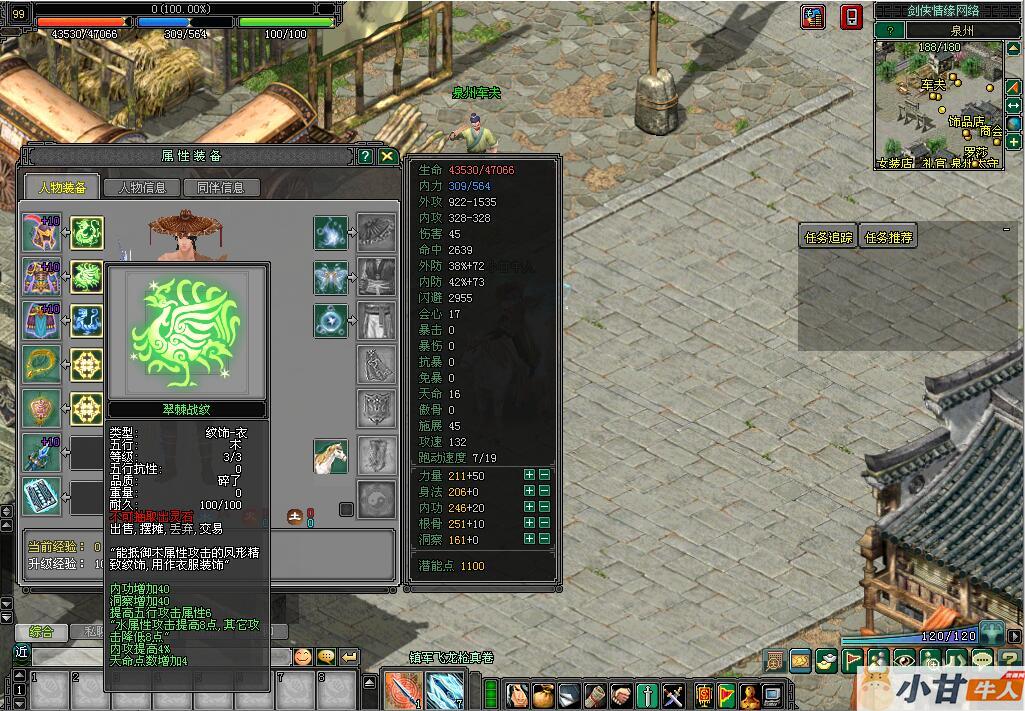1025x711 pixels.
Task: Select the white horse mount slot
Action: pyautogui.click(x=330, y=456)
